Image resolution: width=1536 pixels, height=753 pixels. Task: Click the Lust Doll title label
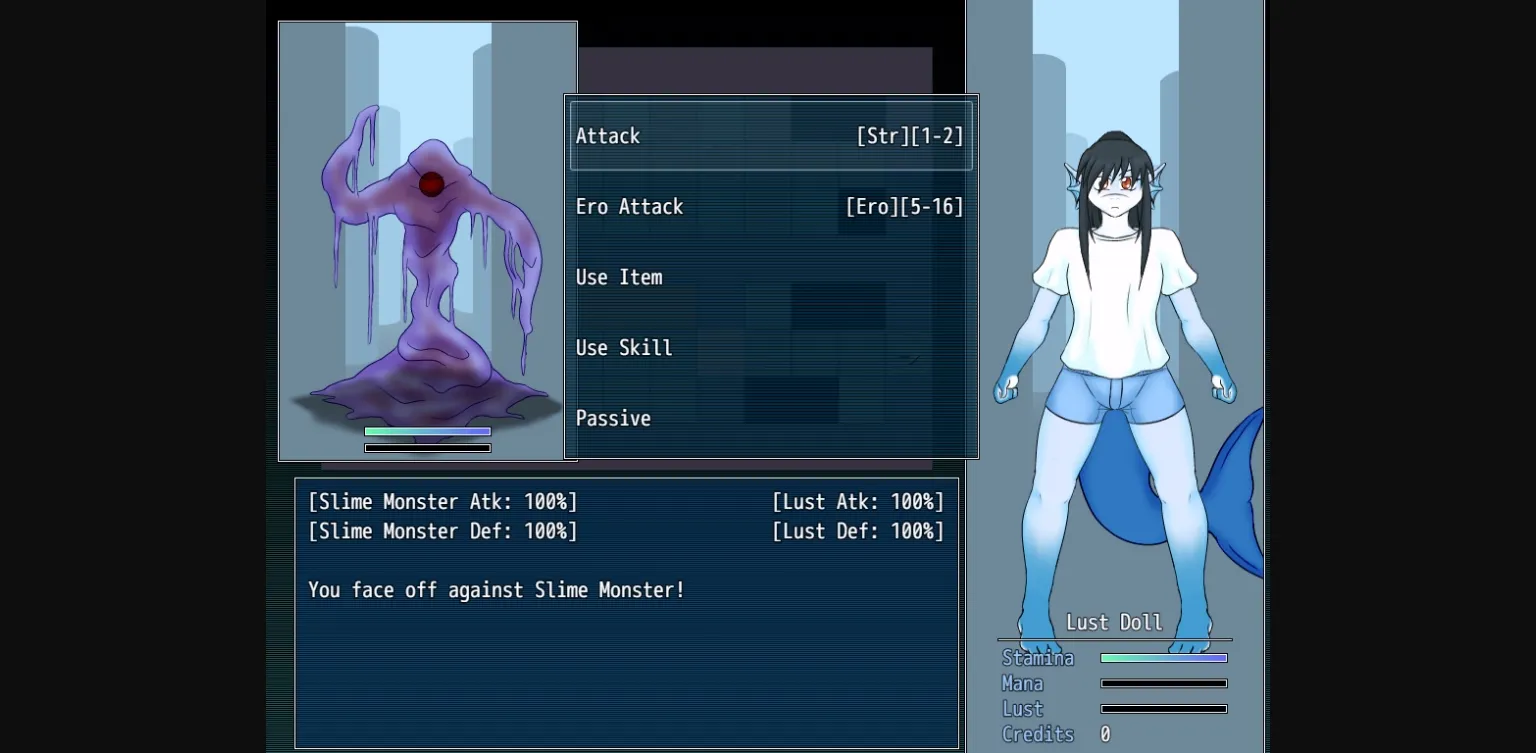pyautogui.click(x=1114, y=622)
